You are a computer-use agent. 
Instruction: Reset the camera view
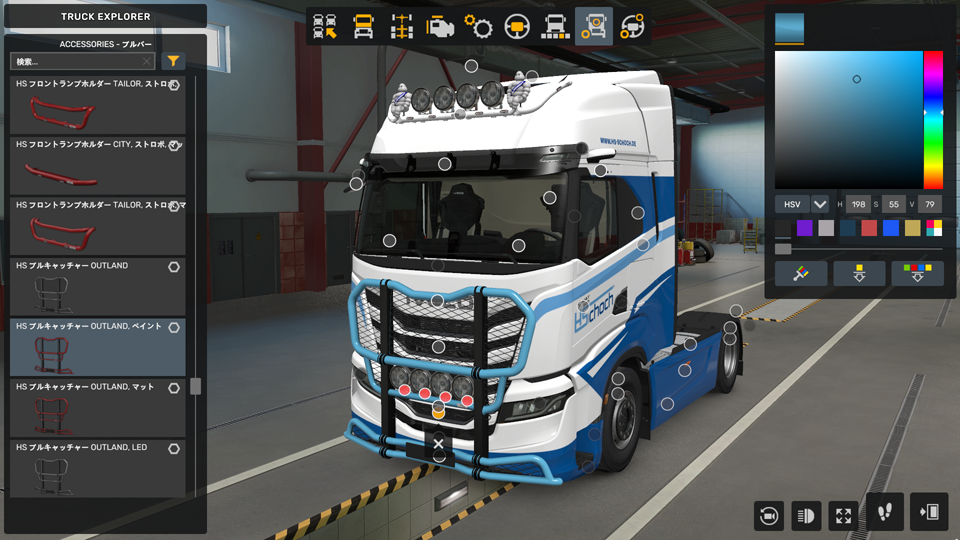[x=768, y=515]
